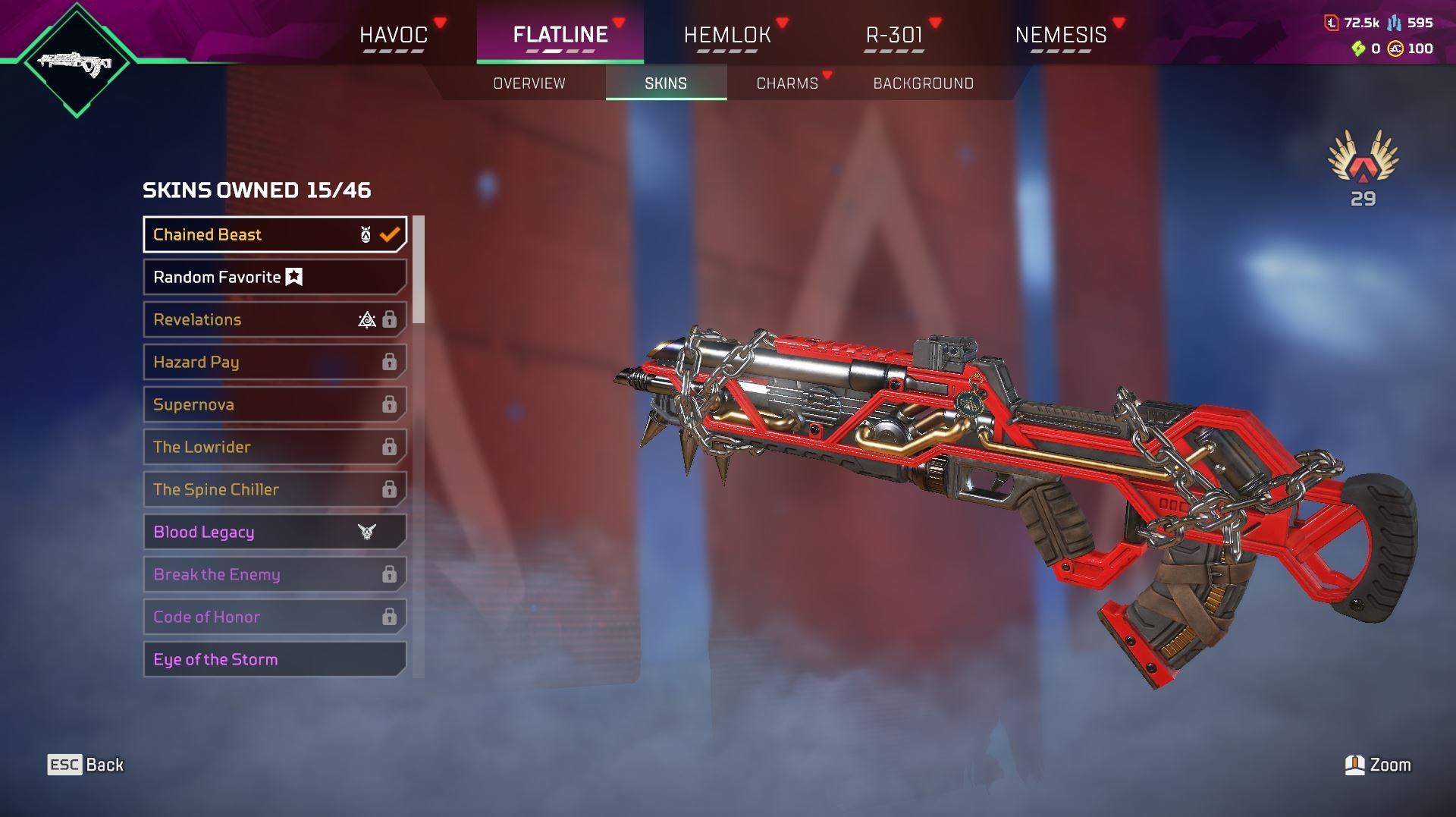Select the HEMLOK weapon tab
This screenshot has height=817, width=1456.
727,35
